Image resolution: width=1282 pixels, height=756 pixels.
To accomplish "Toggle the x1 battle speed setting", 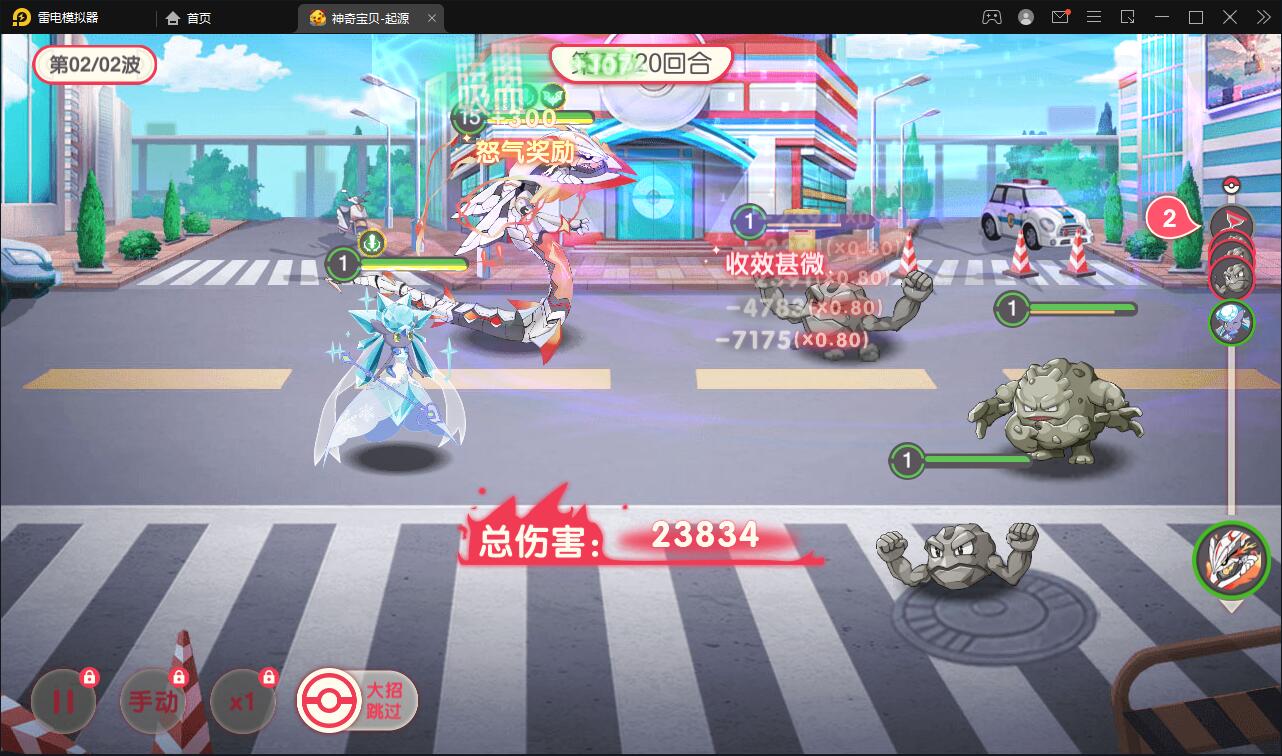I will pos(242,701).
